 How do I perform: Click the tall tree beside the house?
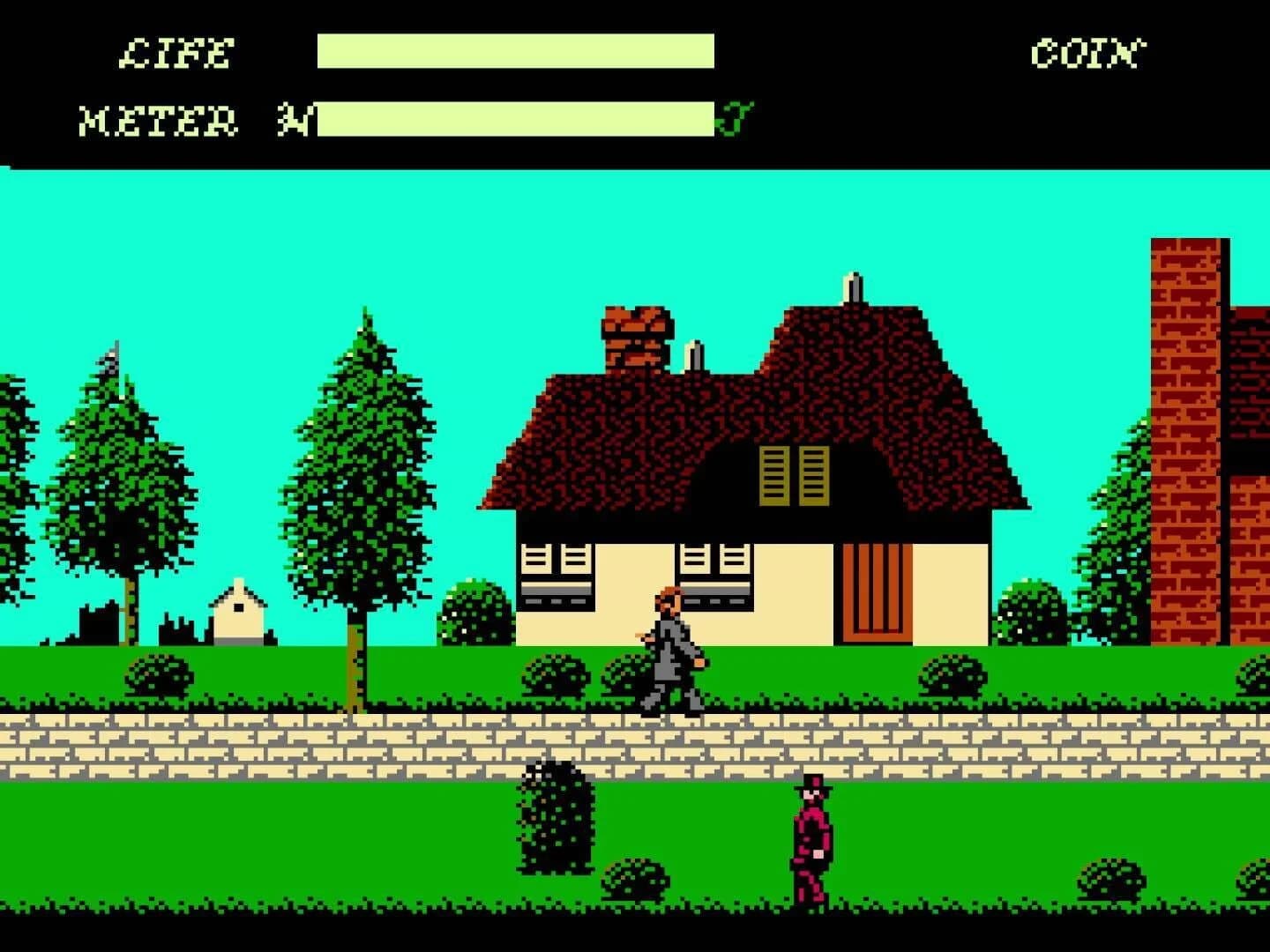tap(360, 467)
